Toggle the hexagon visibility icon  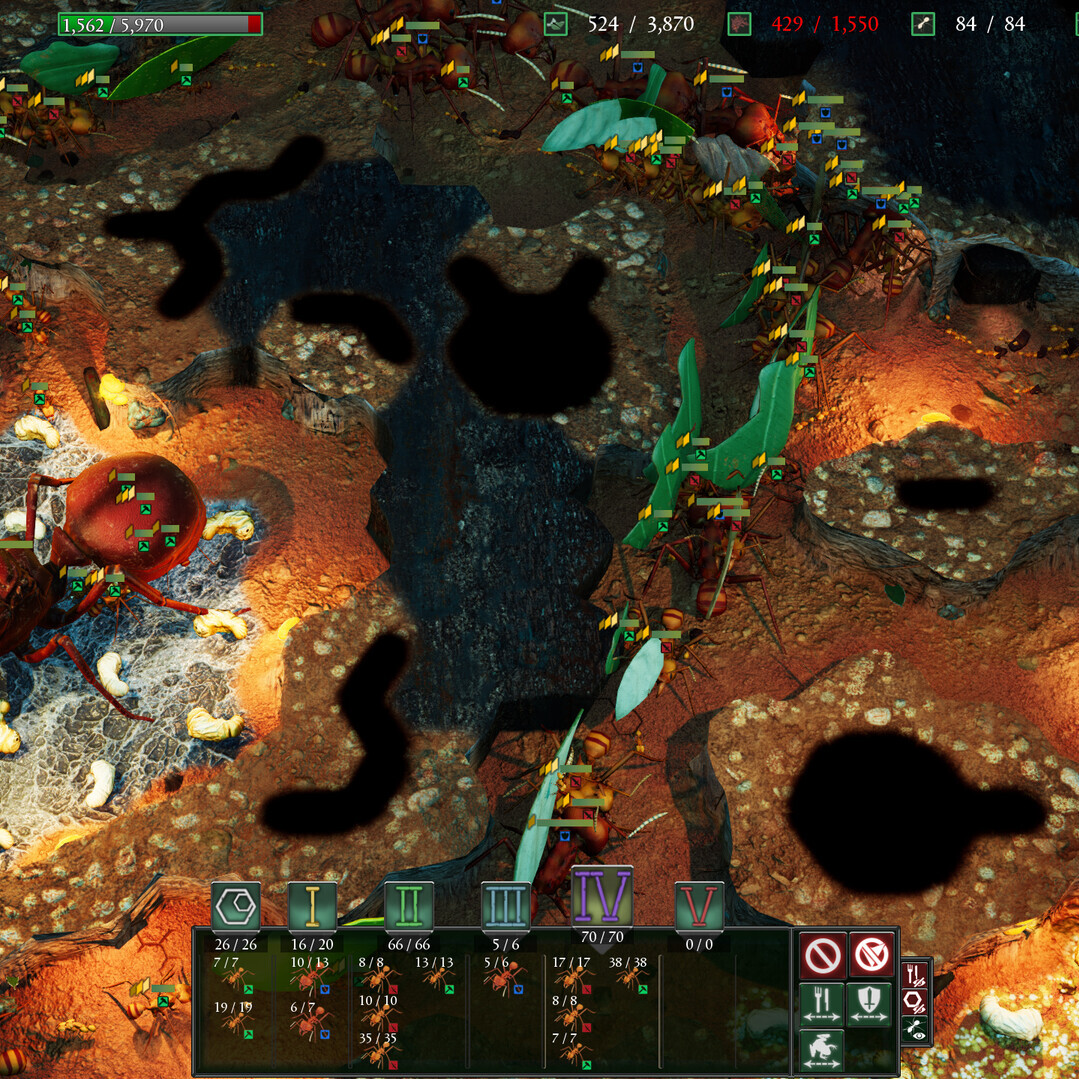[x=916, y=1002]
